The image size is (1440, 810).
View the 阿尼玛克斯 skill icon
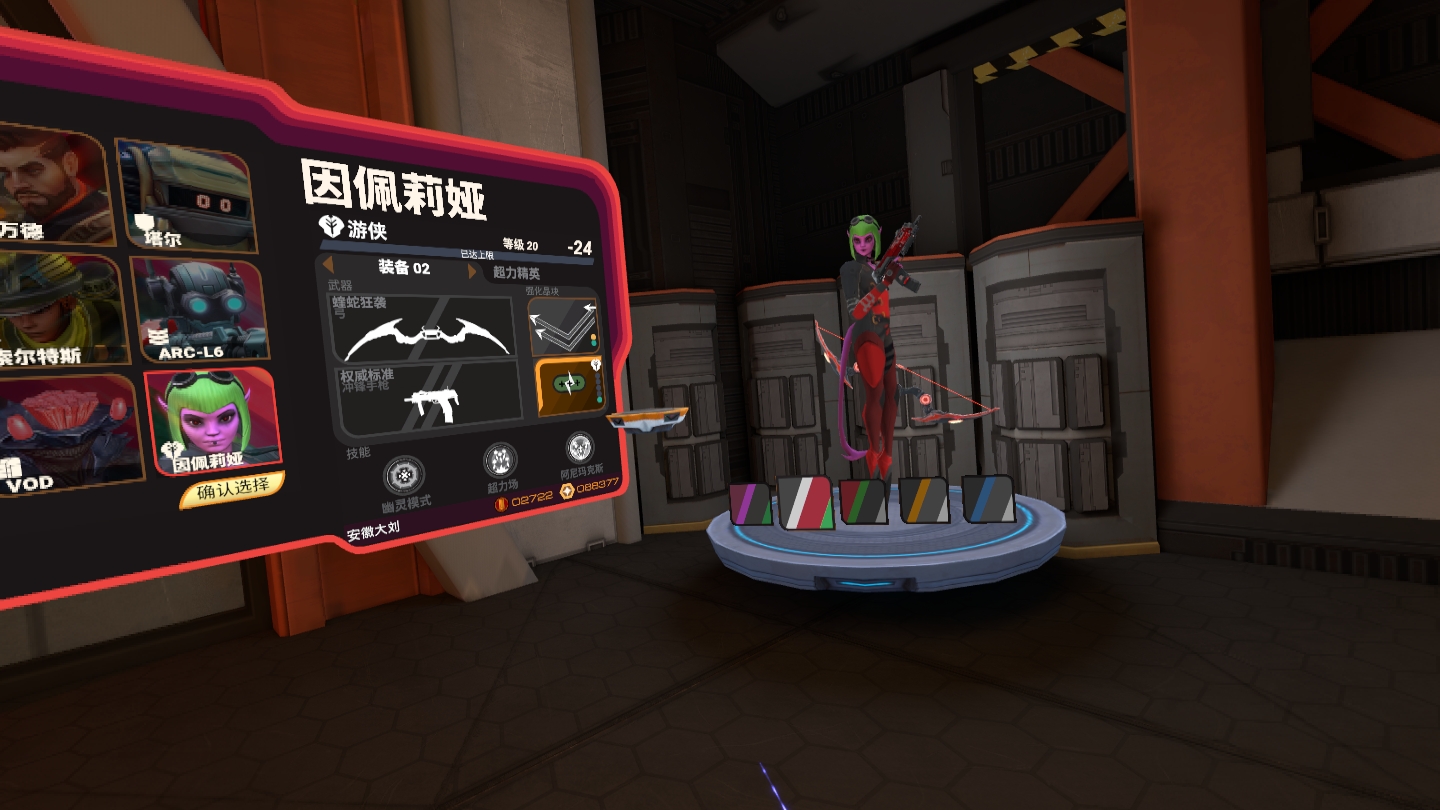(x=580, y=448)
